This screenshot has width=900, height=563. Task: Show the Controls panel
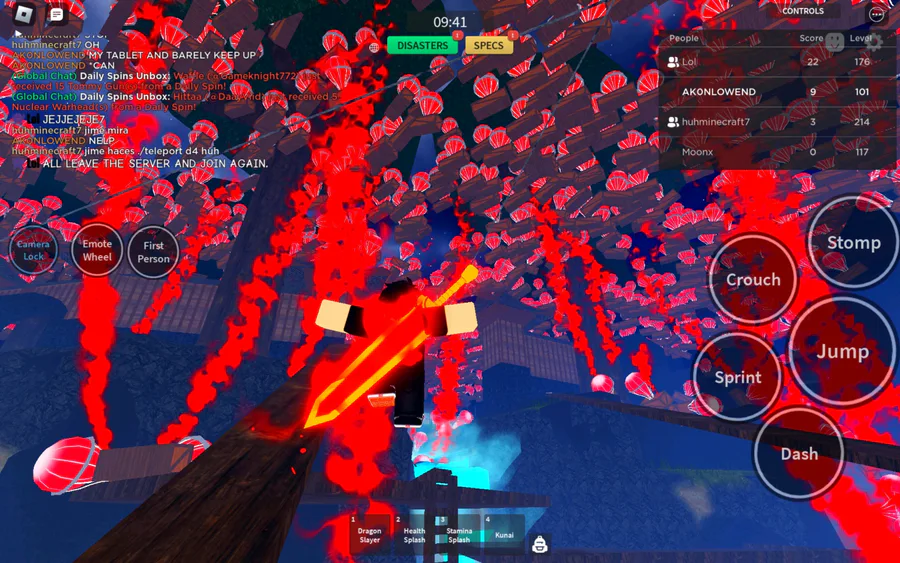[803, 12]
